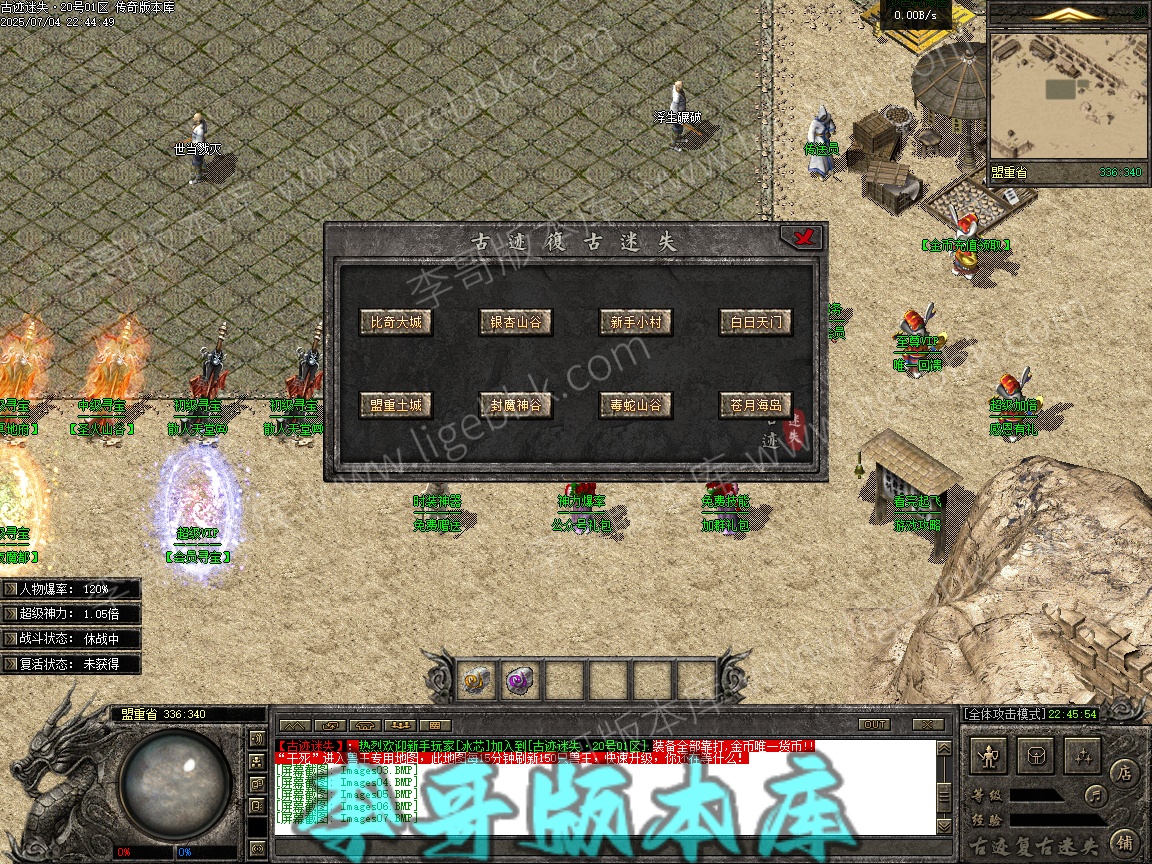Screen dimensions: 1152x864
Task: Choose 毒蛇山谷 as destination
Action: [635, 406]
